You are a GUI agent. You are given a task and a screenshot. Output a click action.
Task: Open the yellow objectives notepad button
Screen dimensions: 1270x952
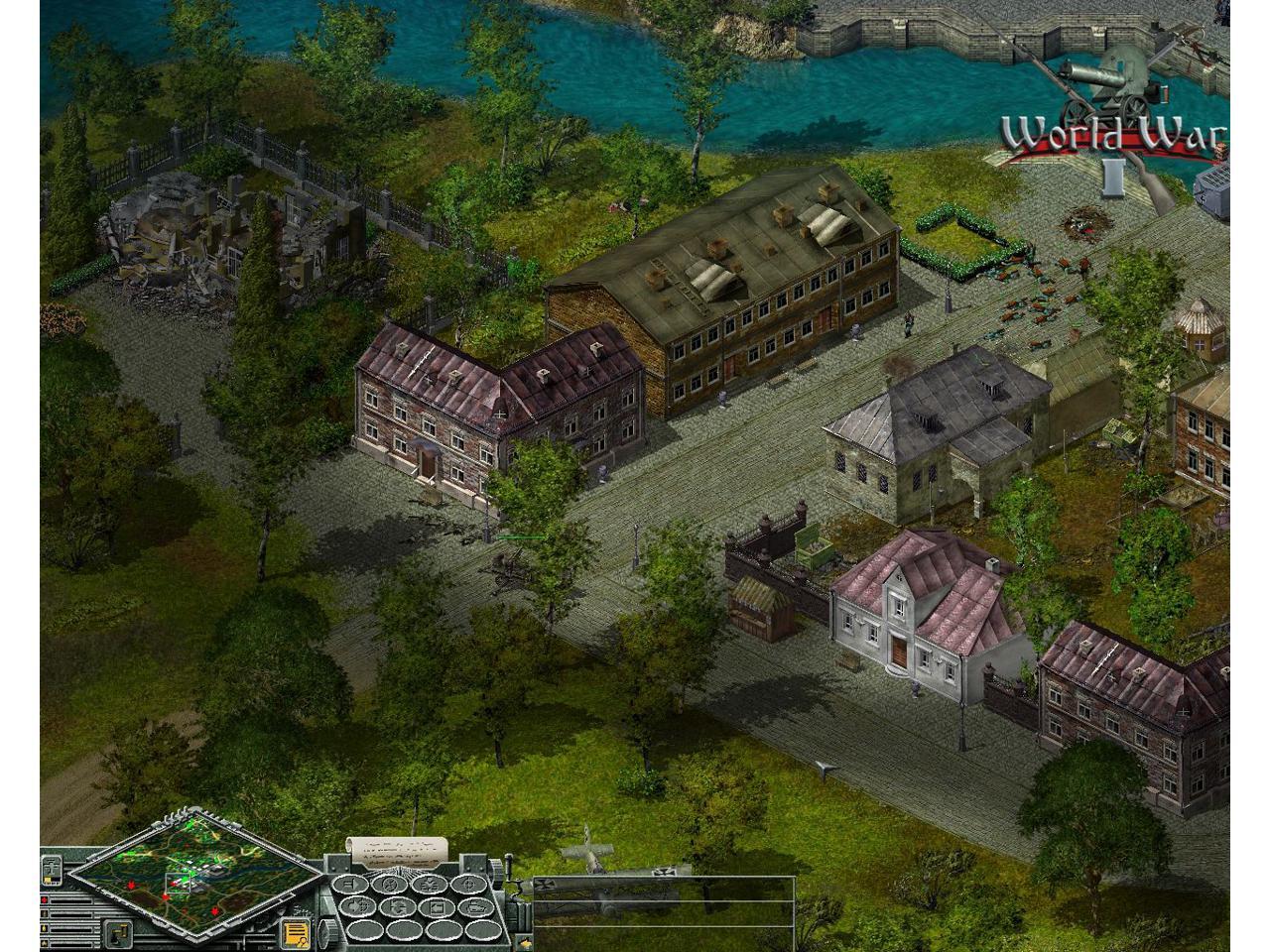(x=295, y=933)
